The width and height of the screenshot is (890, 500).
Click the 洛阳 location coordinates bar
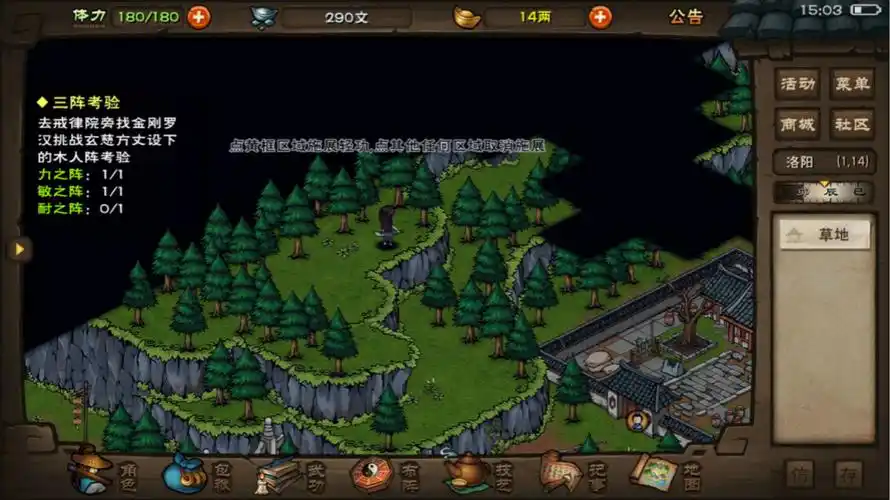[824, 161]
